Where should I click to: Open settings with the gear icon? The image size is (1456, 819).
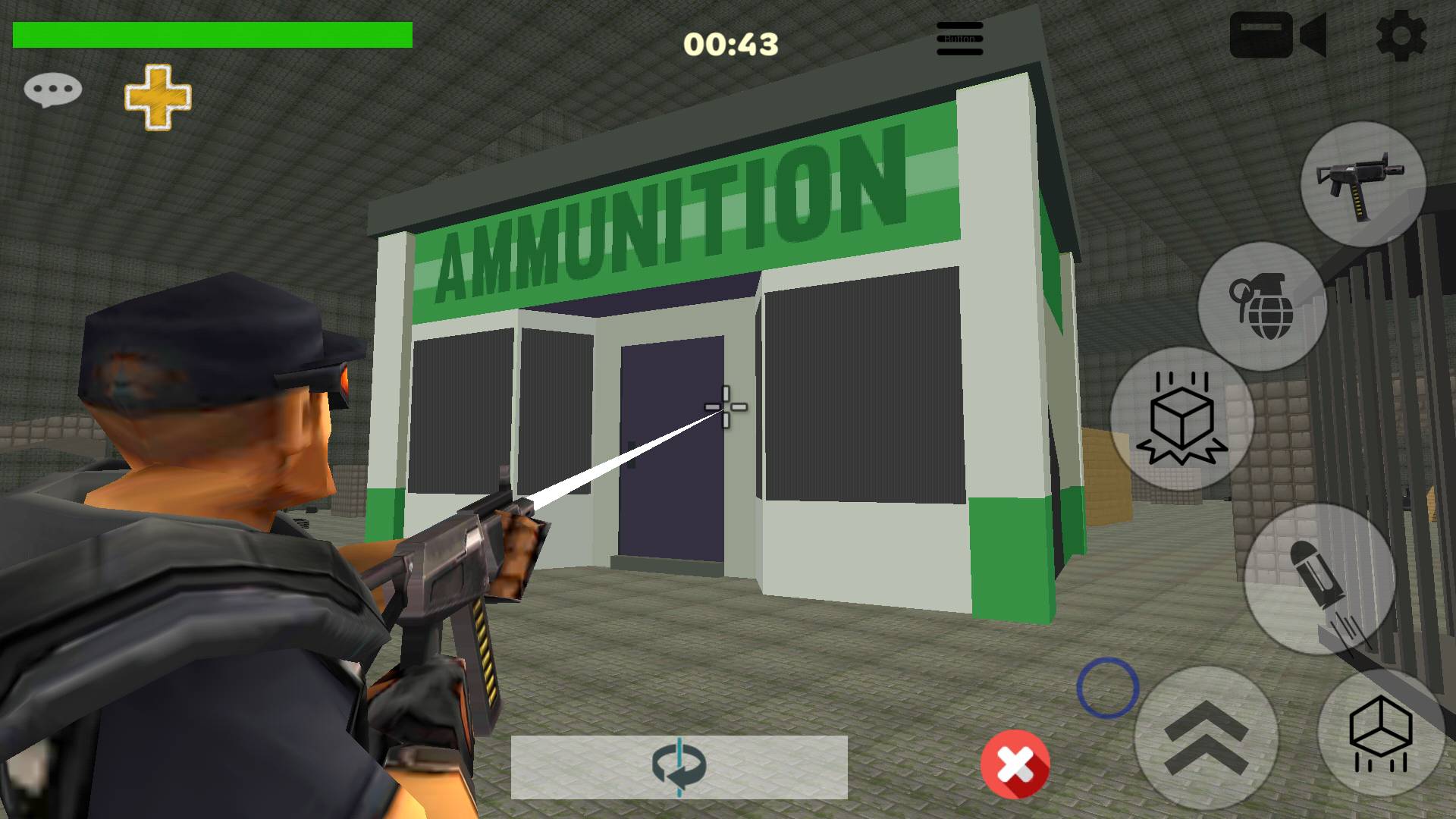point(1400,35)
